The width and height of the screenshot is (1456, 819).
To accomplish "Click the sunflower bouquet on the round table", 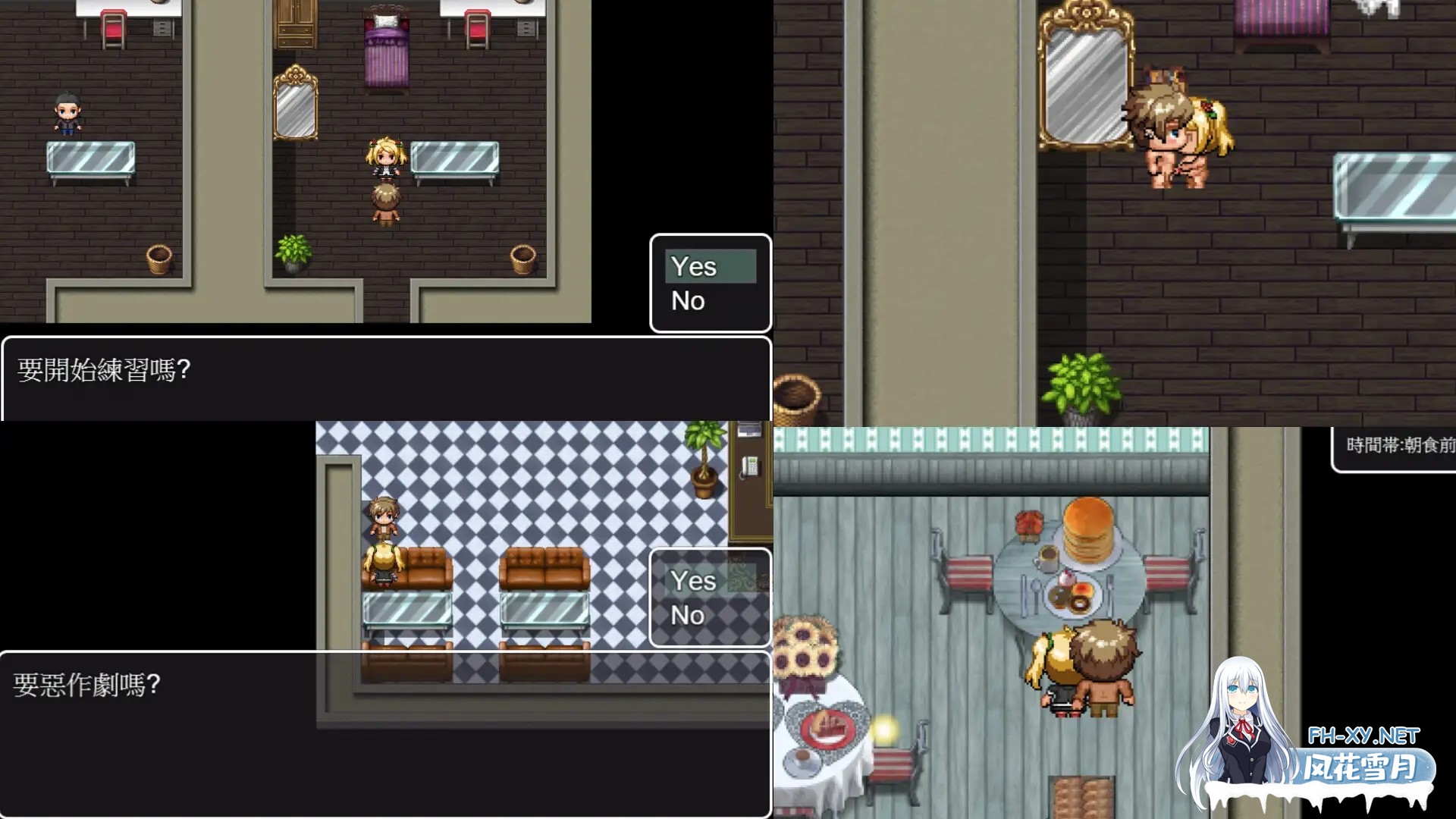I will coord(804,645).
